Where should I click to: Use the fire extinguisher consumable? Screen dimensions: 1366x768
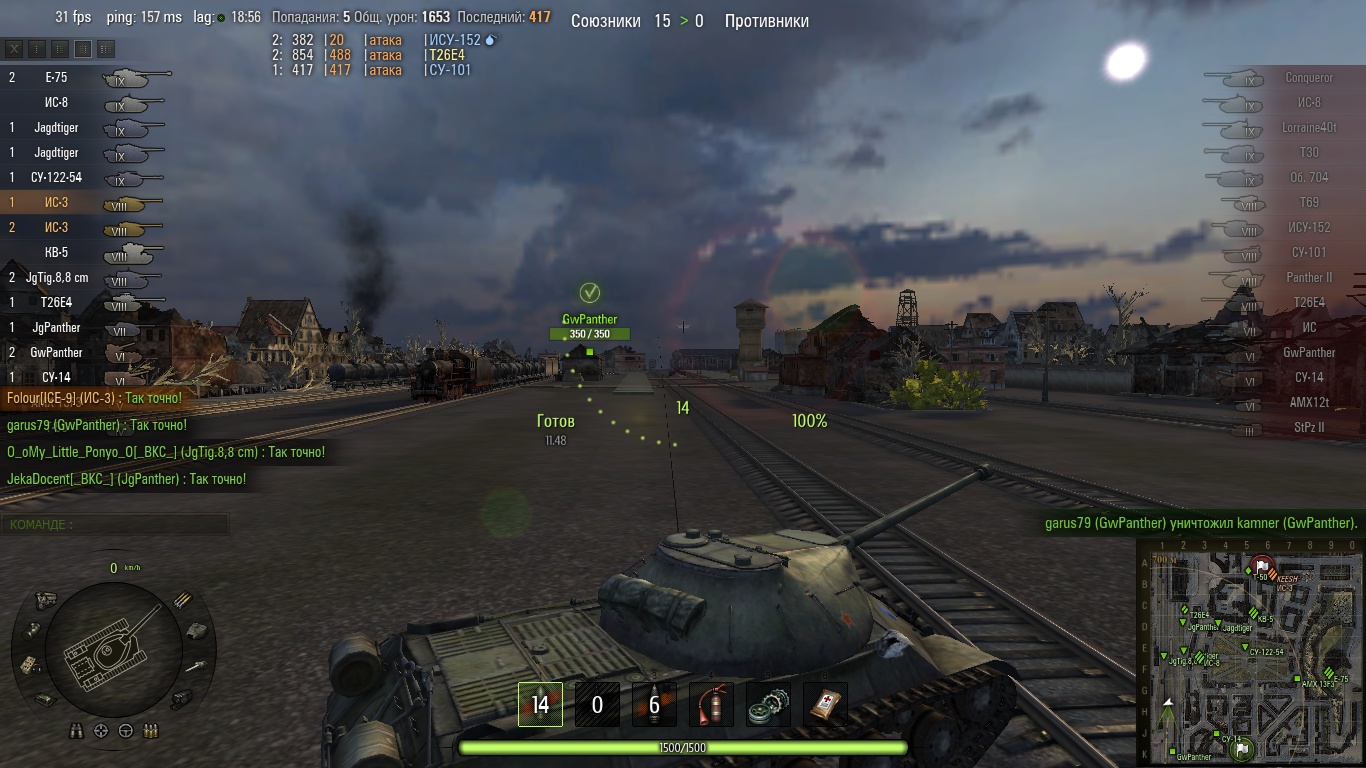point(711,705)
